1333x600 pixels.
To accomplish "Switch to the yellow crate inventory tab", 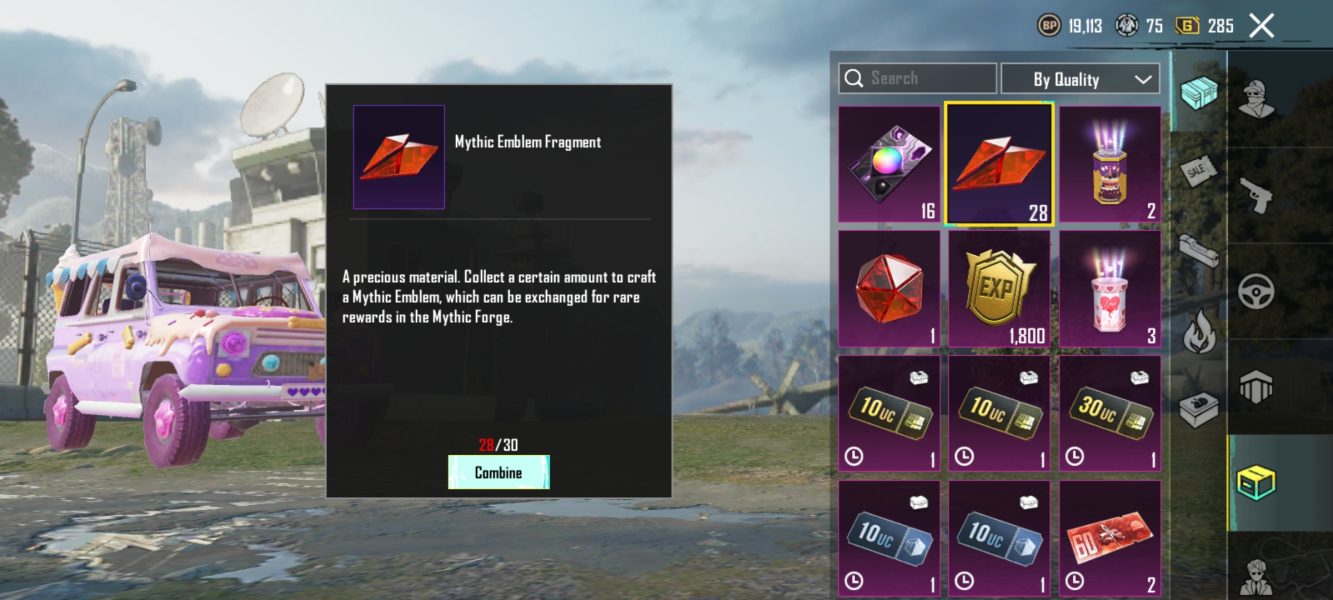I will pyautogui.click(x=1257, y=483).
